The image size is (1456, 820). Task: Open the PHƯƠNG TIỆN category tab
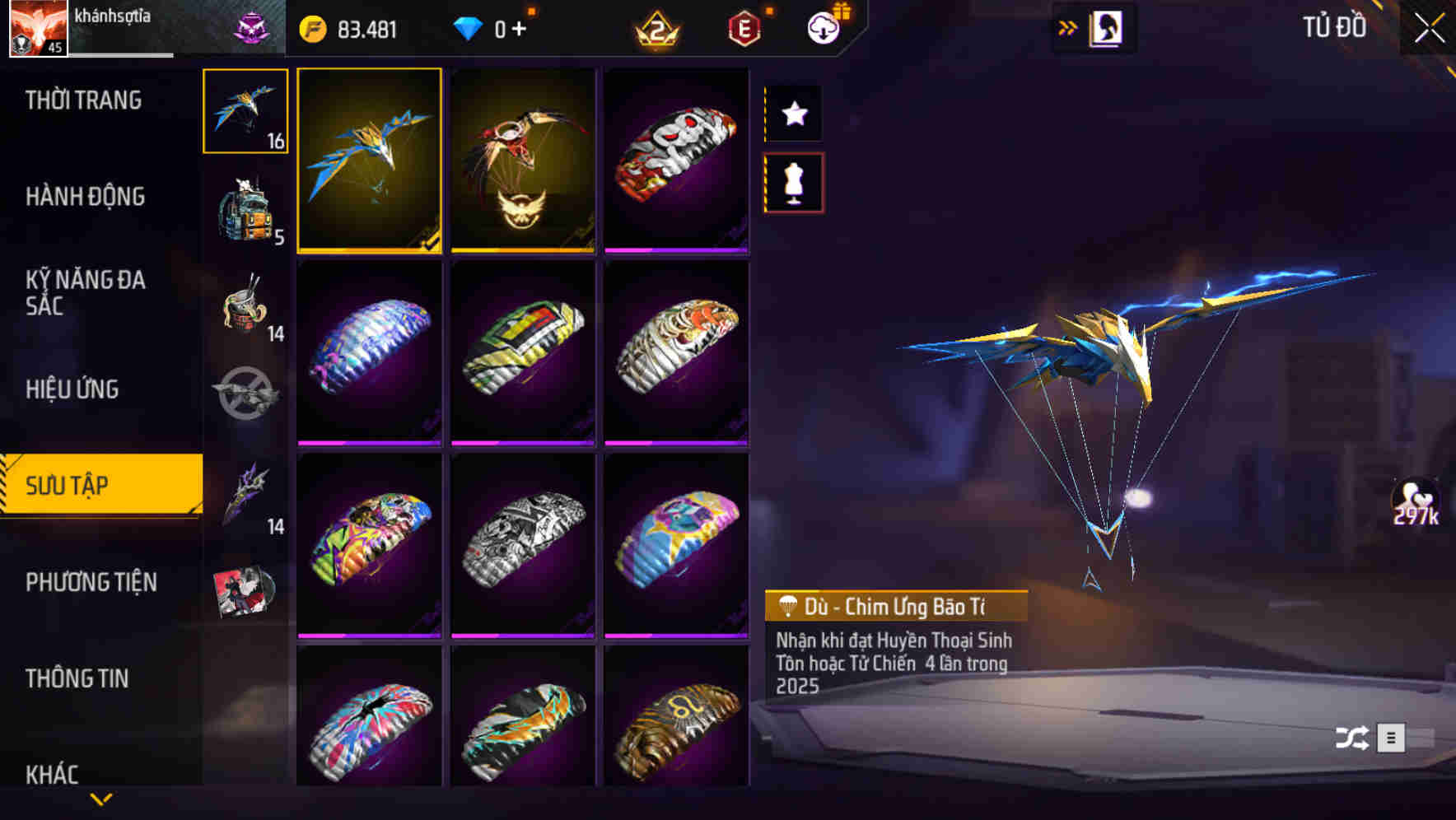point(91,582)
